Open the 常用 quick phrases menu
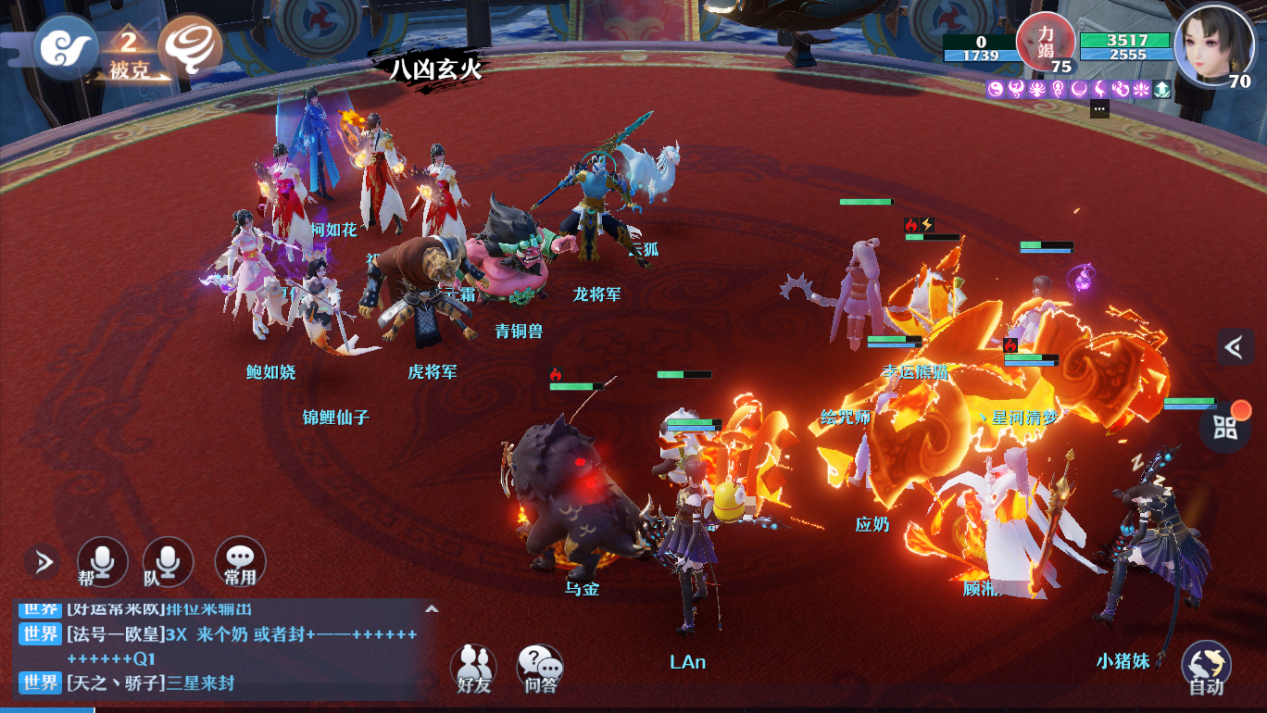This screenshot has height=713, width=1267. pyautogui.click(x=240, y=562)
